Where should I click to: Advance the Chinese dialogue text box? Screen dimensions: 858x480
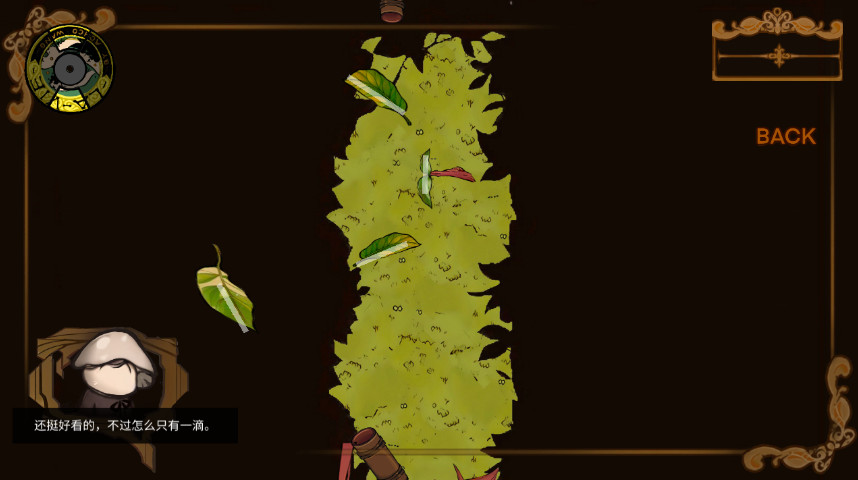pos(125,425)
